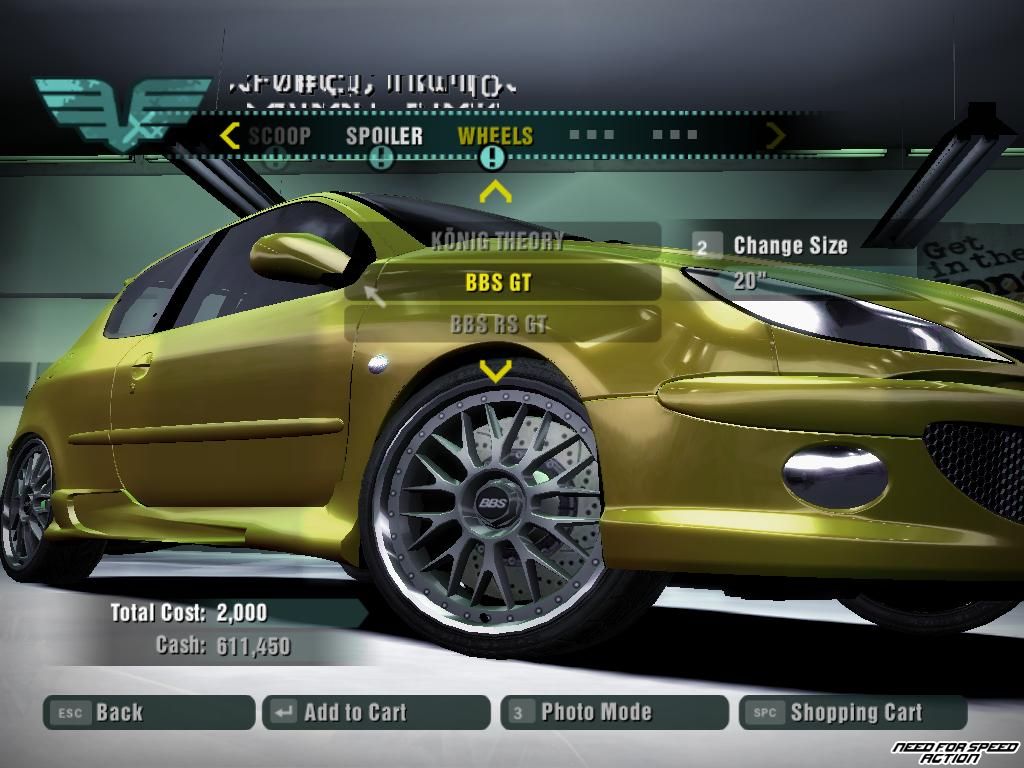
Task: Select the Wheels category tab
Action: [x=495, y=136]
